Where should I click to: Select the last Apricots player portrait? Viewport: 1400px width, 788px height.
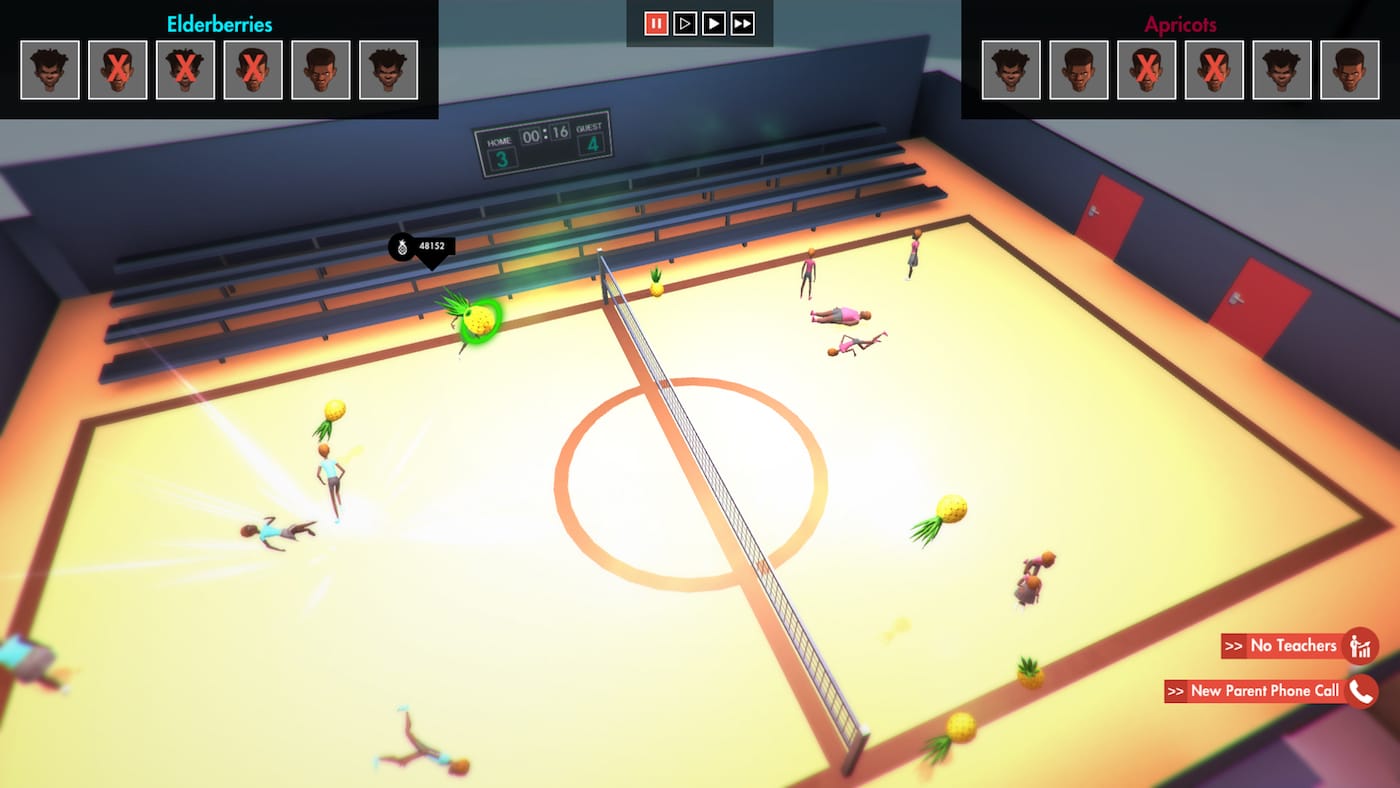[1351, 70]
